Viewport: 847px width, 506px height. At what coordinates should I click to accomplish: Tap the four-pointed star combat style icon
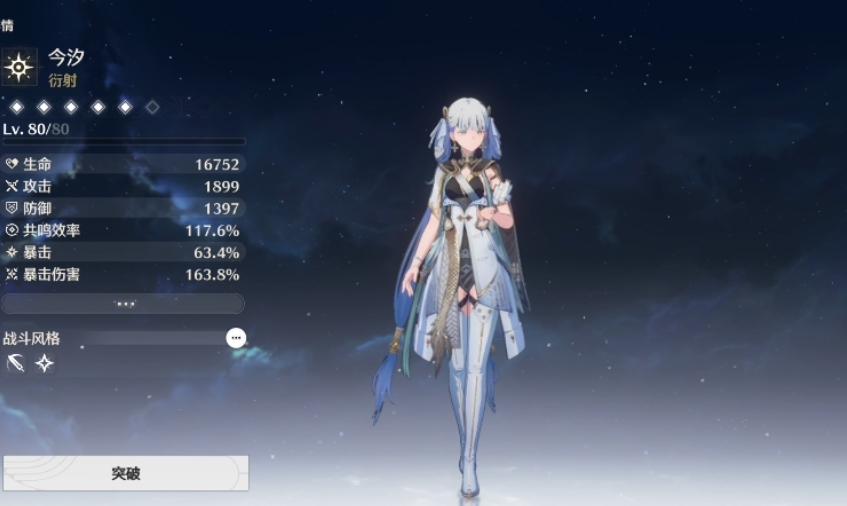coord(44,364)
